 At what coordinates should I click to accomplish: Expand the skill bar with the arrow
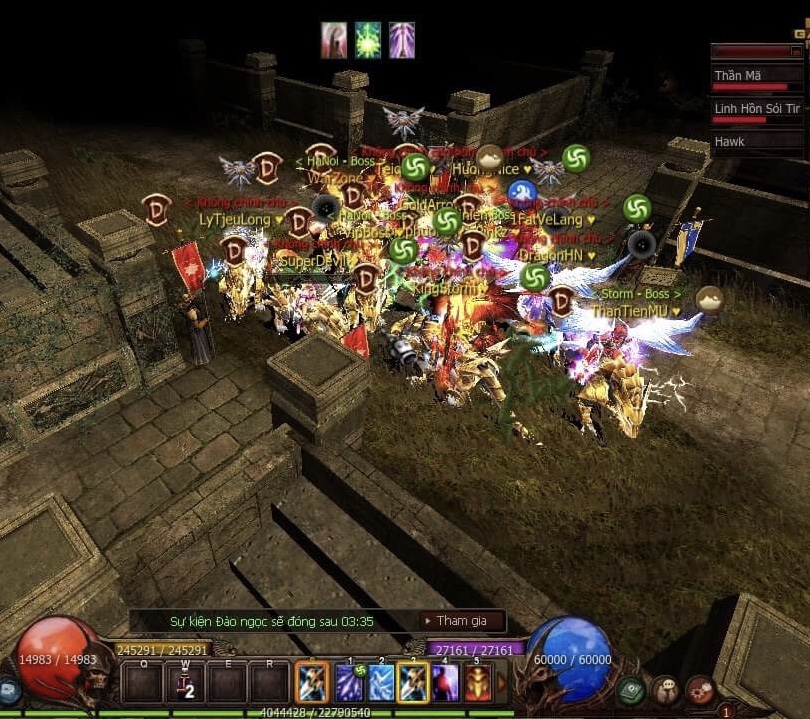502,684
